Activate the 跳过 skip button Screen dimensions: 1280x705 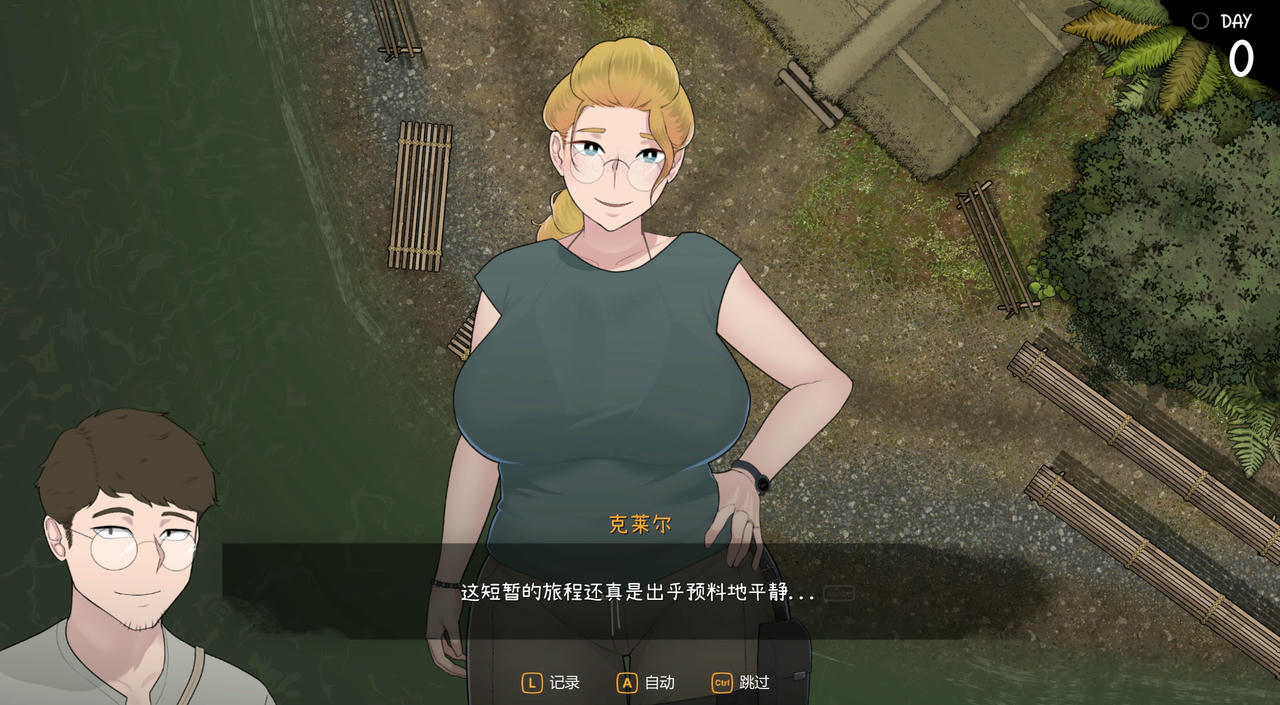coord(741,683)
